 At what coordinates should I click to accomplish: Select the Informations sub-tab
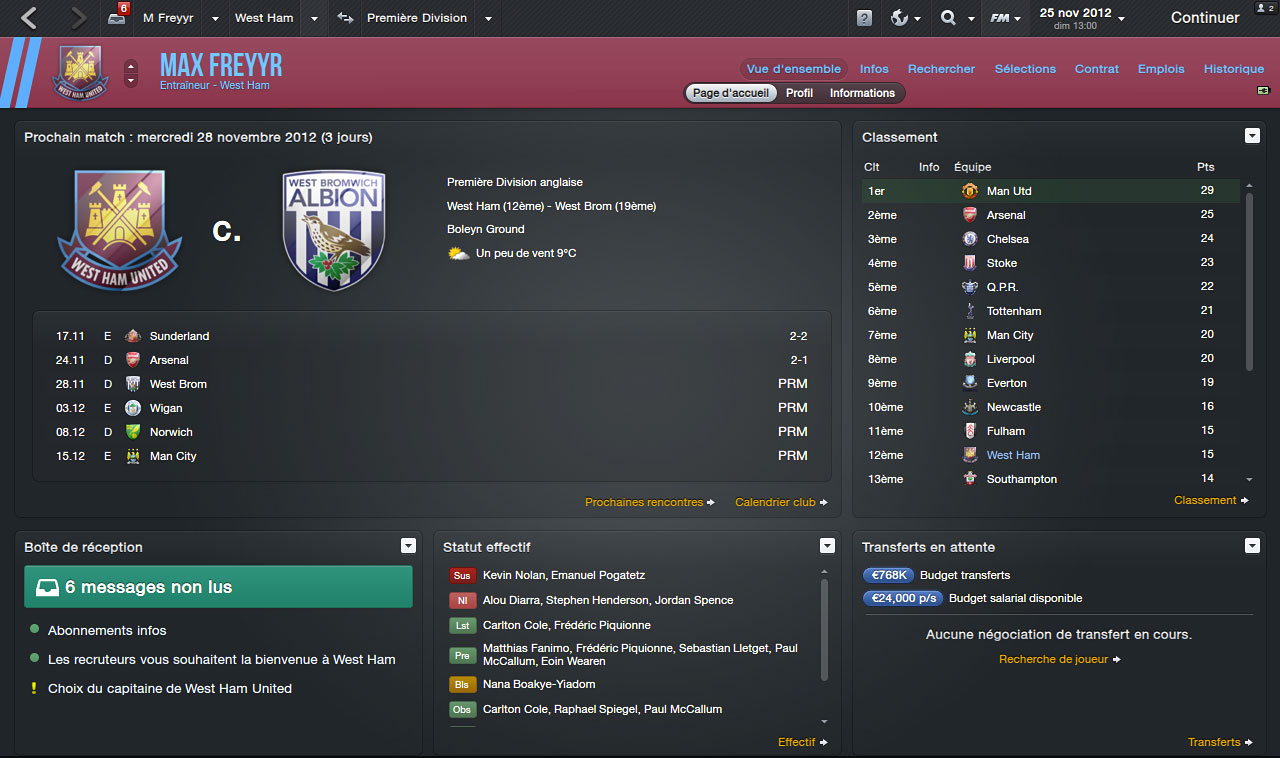pos(862,93)
